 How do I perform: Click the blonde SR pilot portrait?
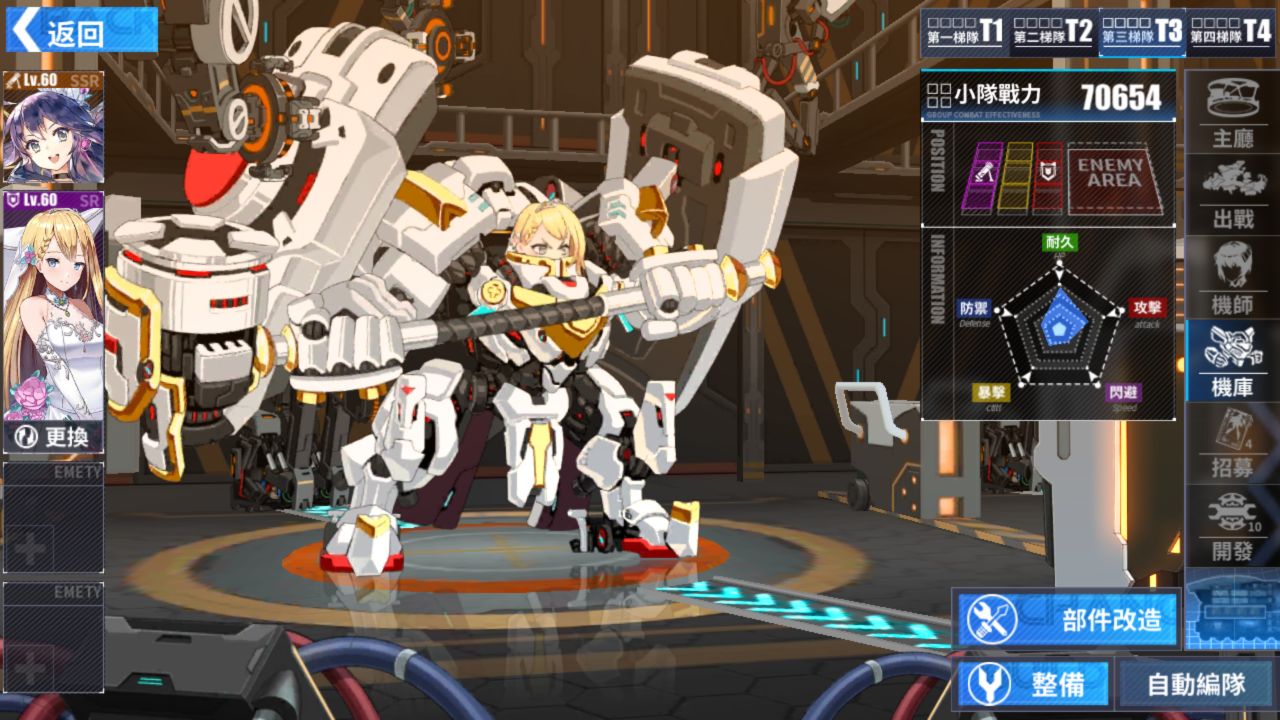(x=54, y=300)
